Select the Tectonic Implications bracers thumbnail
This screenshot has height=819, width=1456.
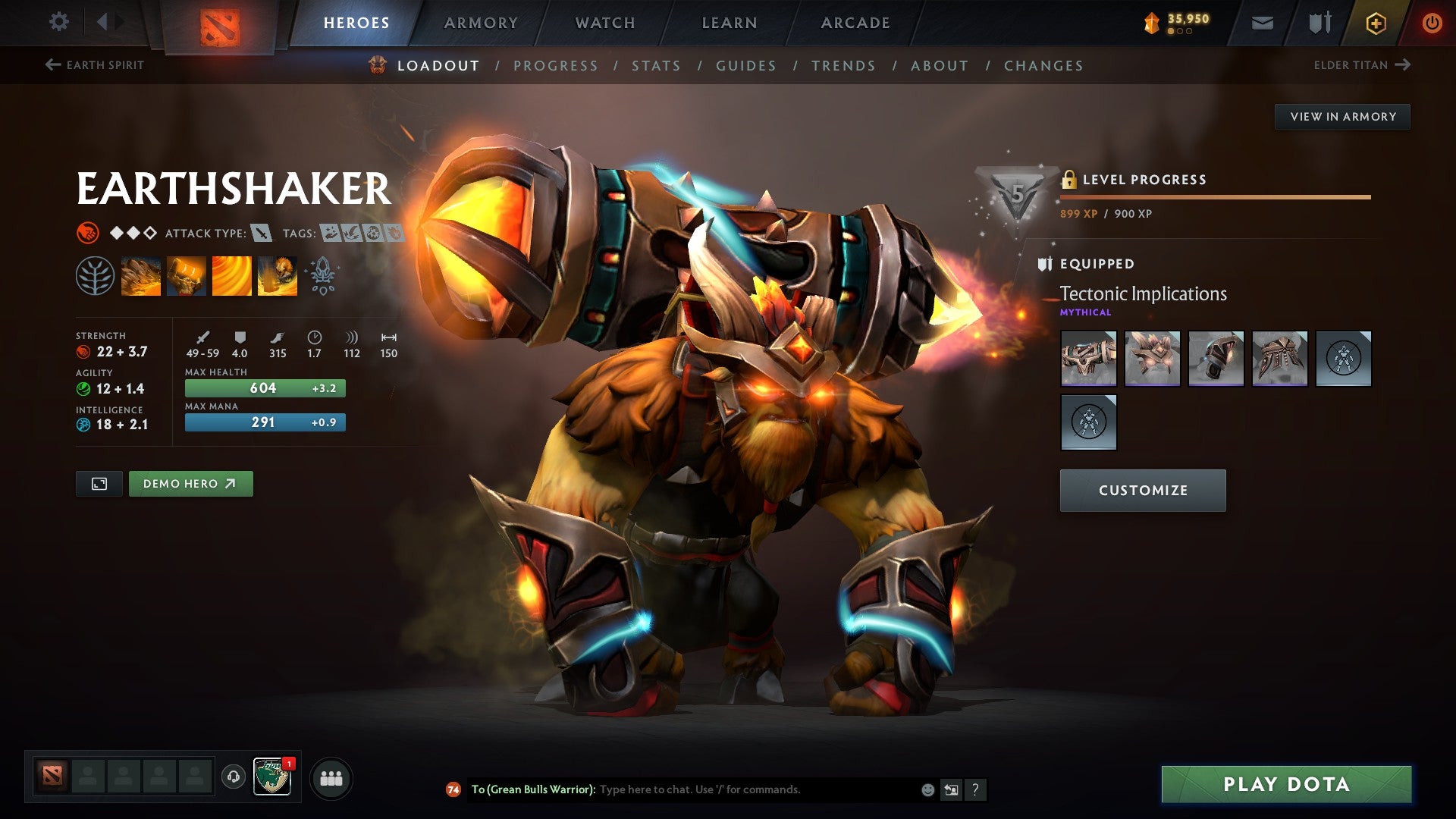tap(1216, 359)
